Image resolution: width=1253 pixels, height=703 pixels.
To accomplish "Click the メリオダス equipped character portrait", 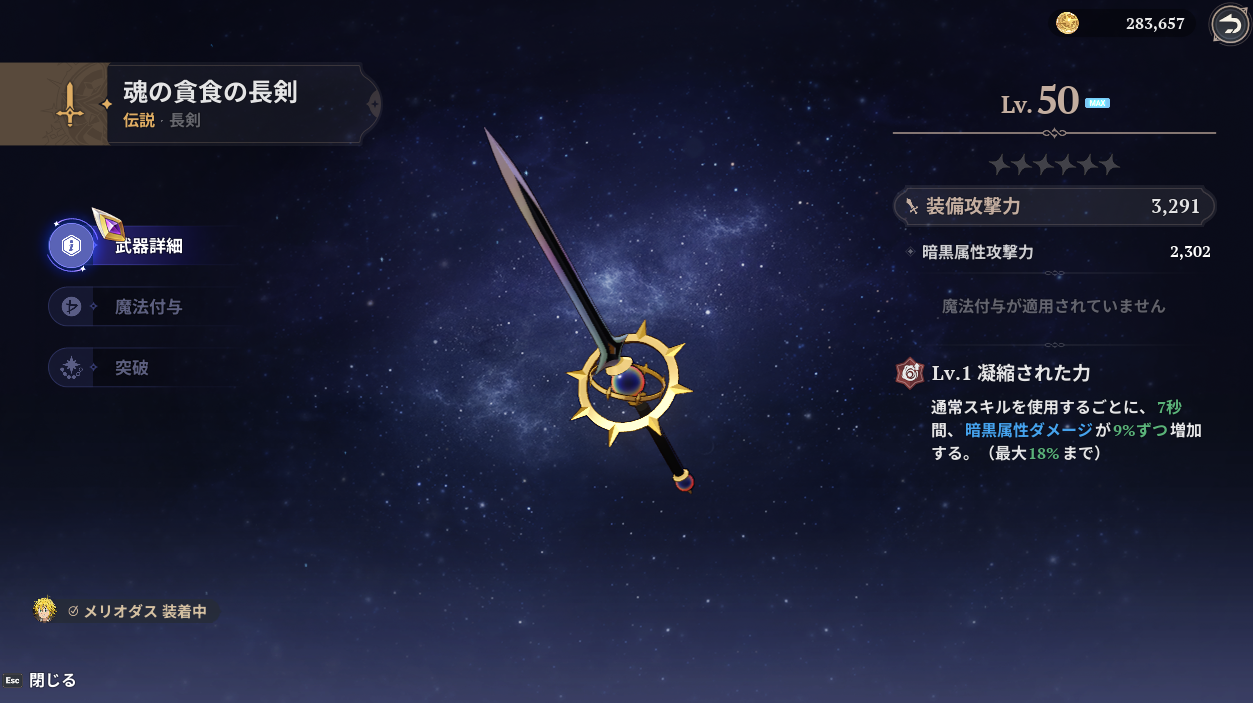I will (x=45, y=610).
